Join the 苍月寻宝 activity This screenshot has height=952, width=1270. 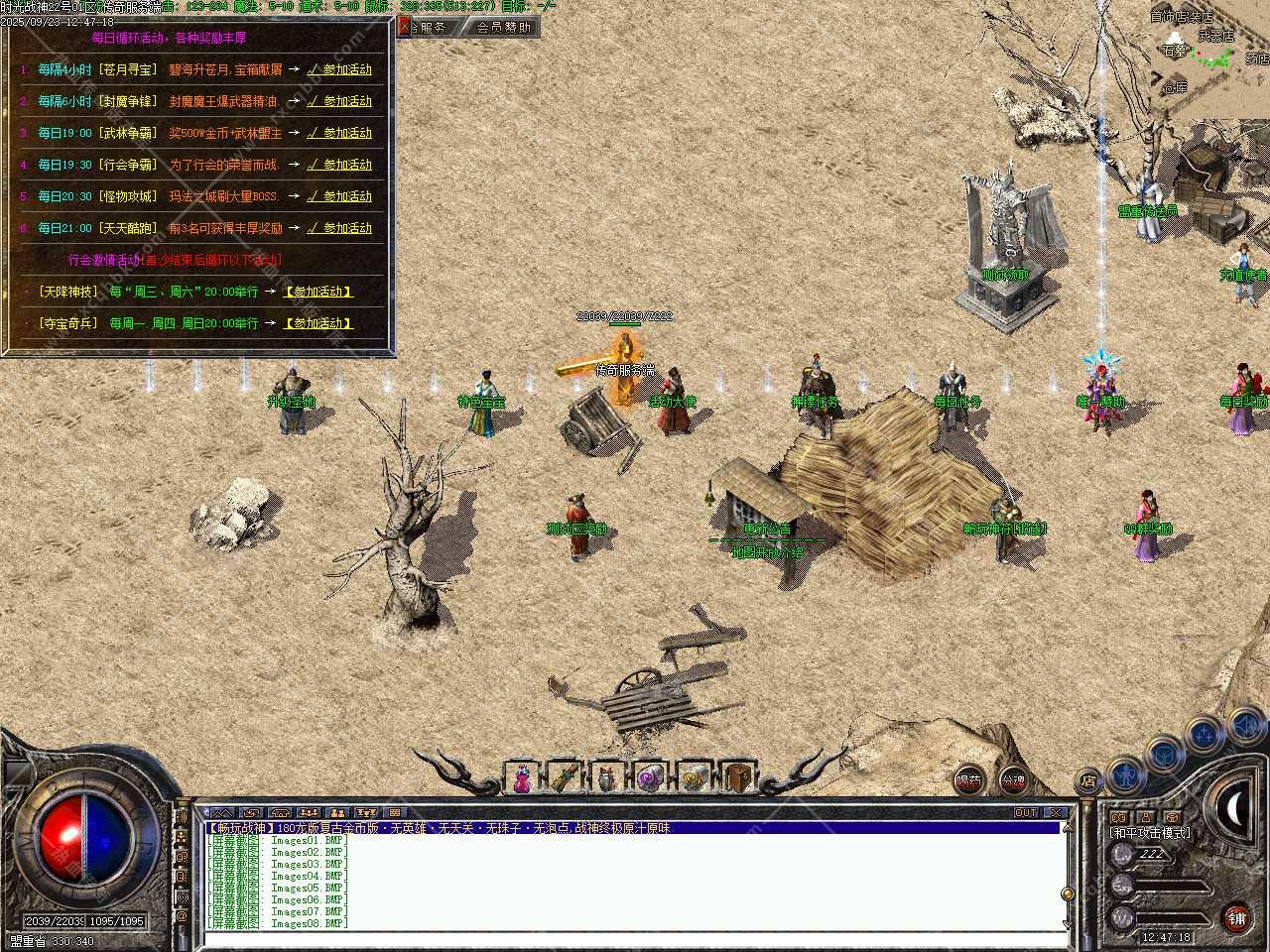339,69
